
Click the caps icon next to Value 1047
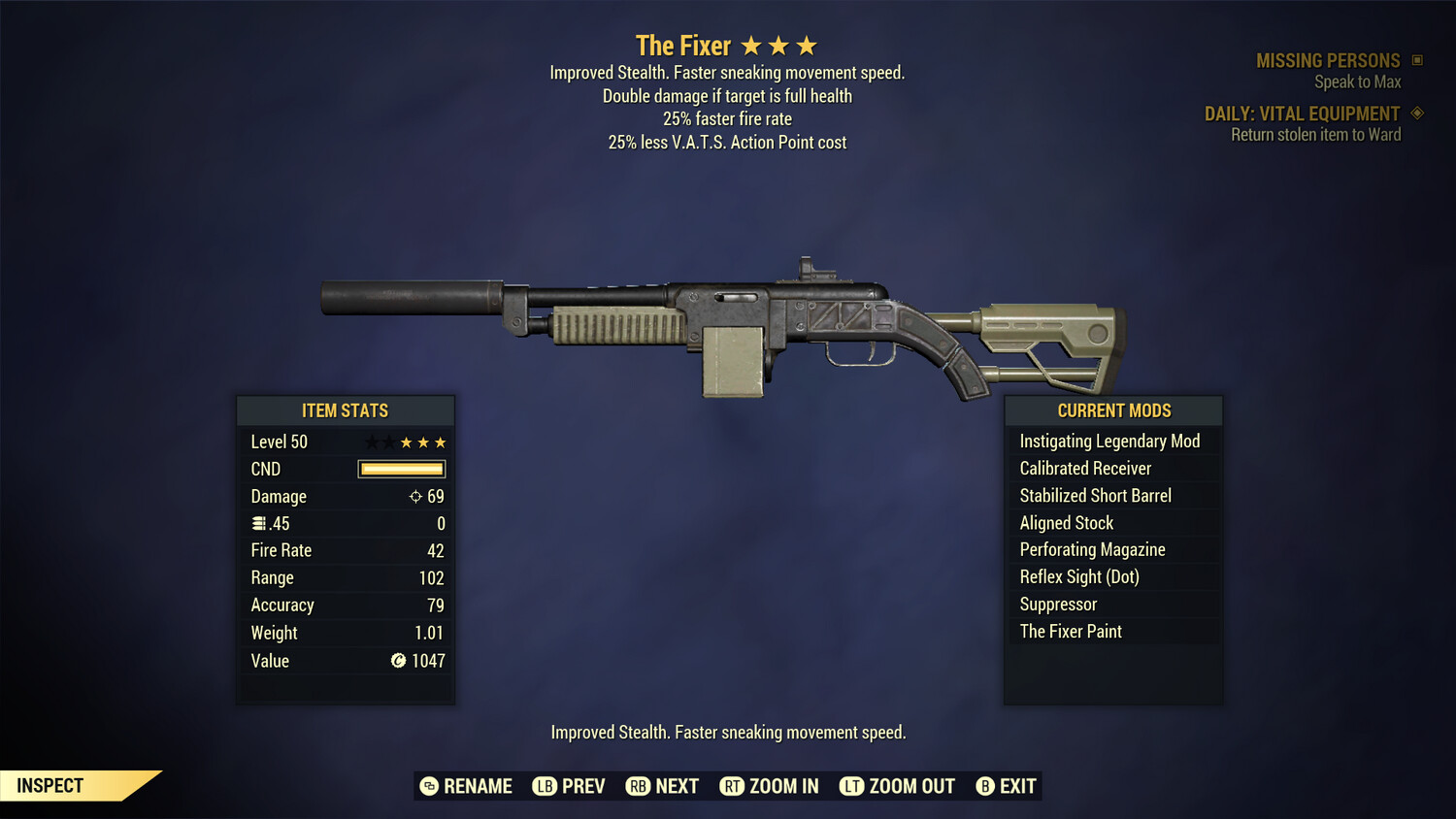click(398, 661)
